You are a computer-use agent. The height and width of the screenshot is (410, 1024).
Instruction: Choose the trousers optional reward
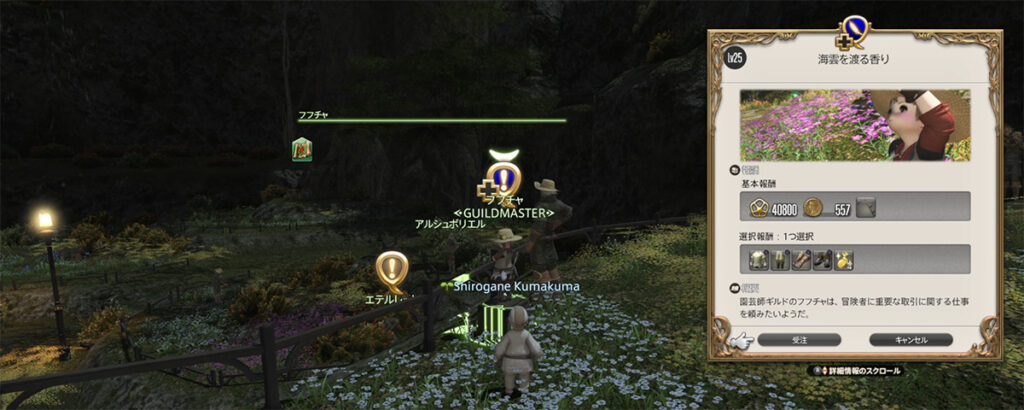tap(781, 261)
